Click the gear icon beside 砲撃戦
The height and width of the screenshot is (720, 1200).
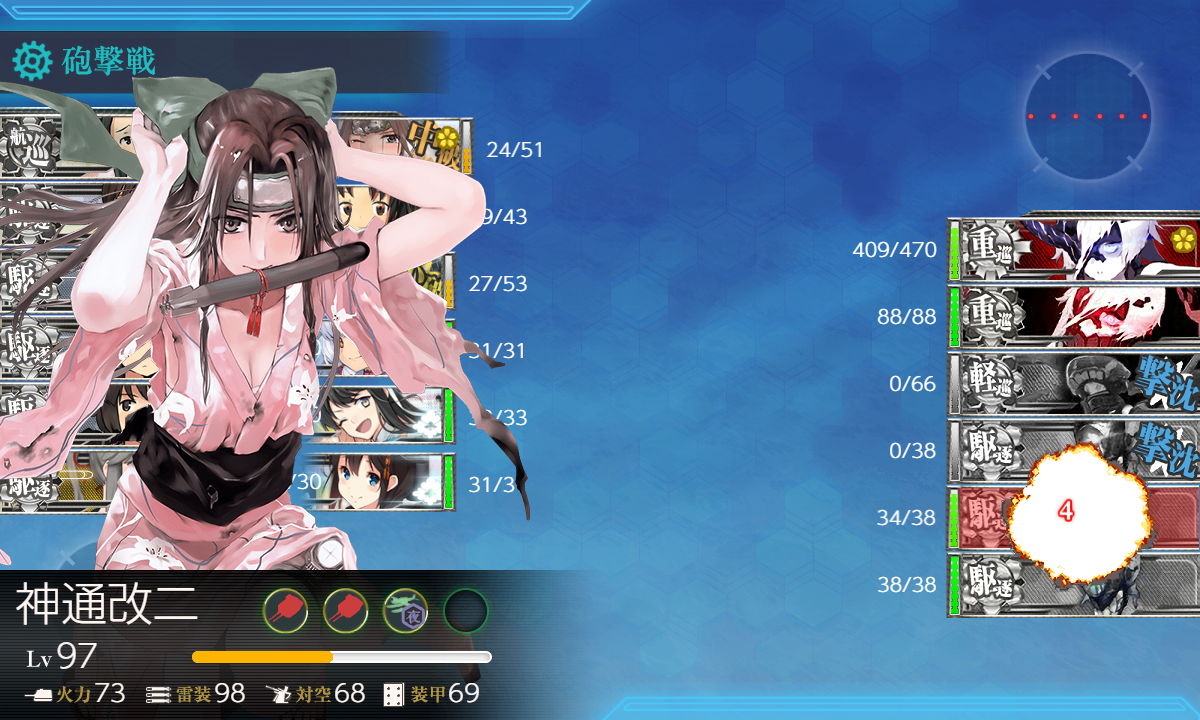(31, 62)
